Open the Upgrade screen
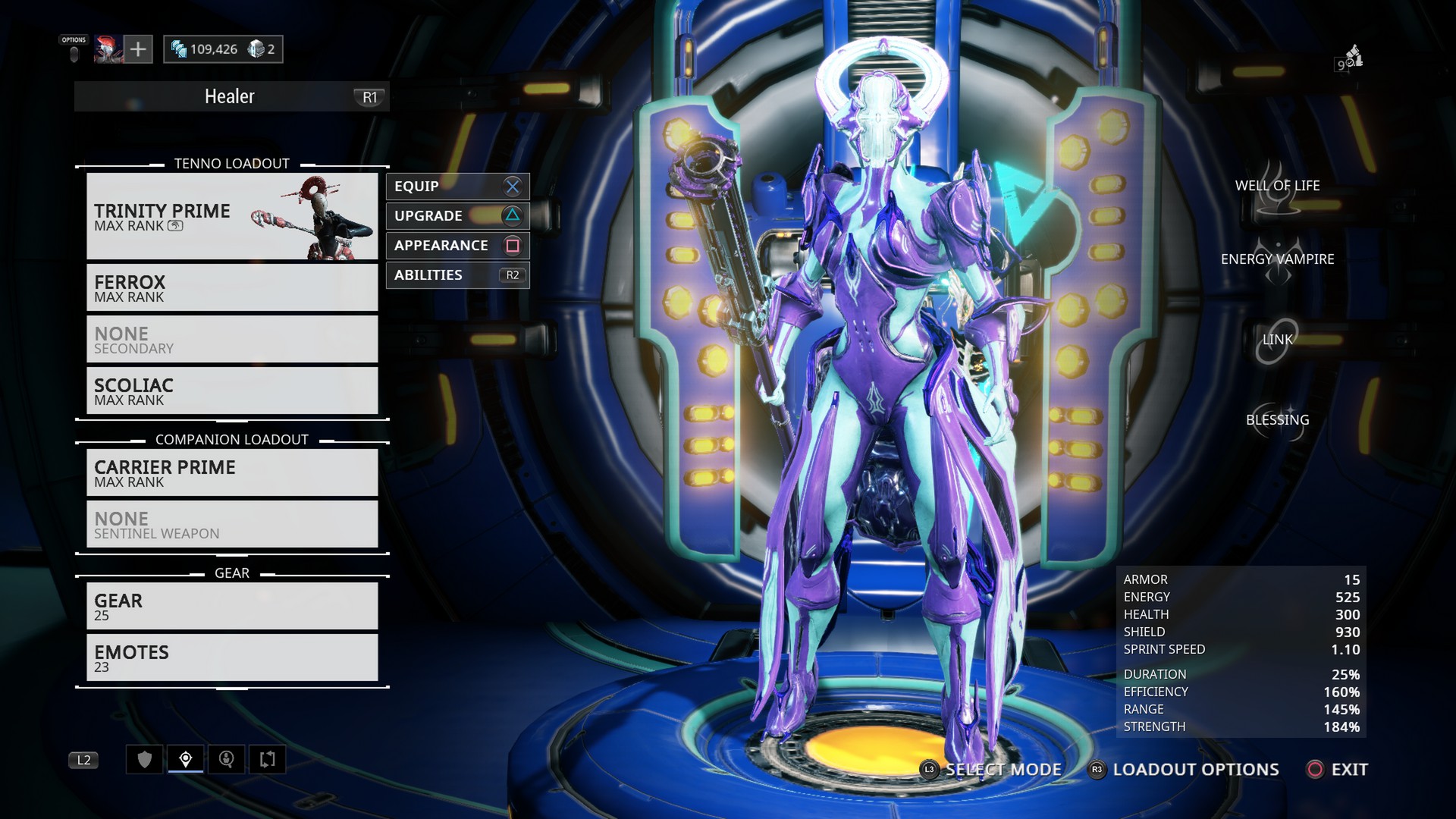 click(457, 216)
